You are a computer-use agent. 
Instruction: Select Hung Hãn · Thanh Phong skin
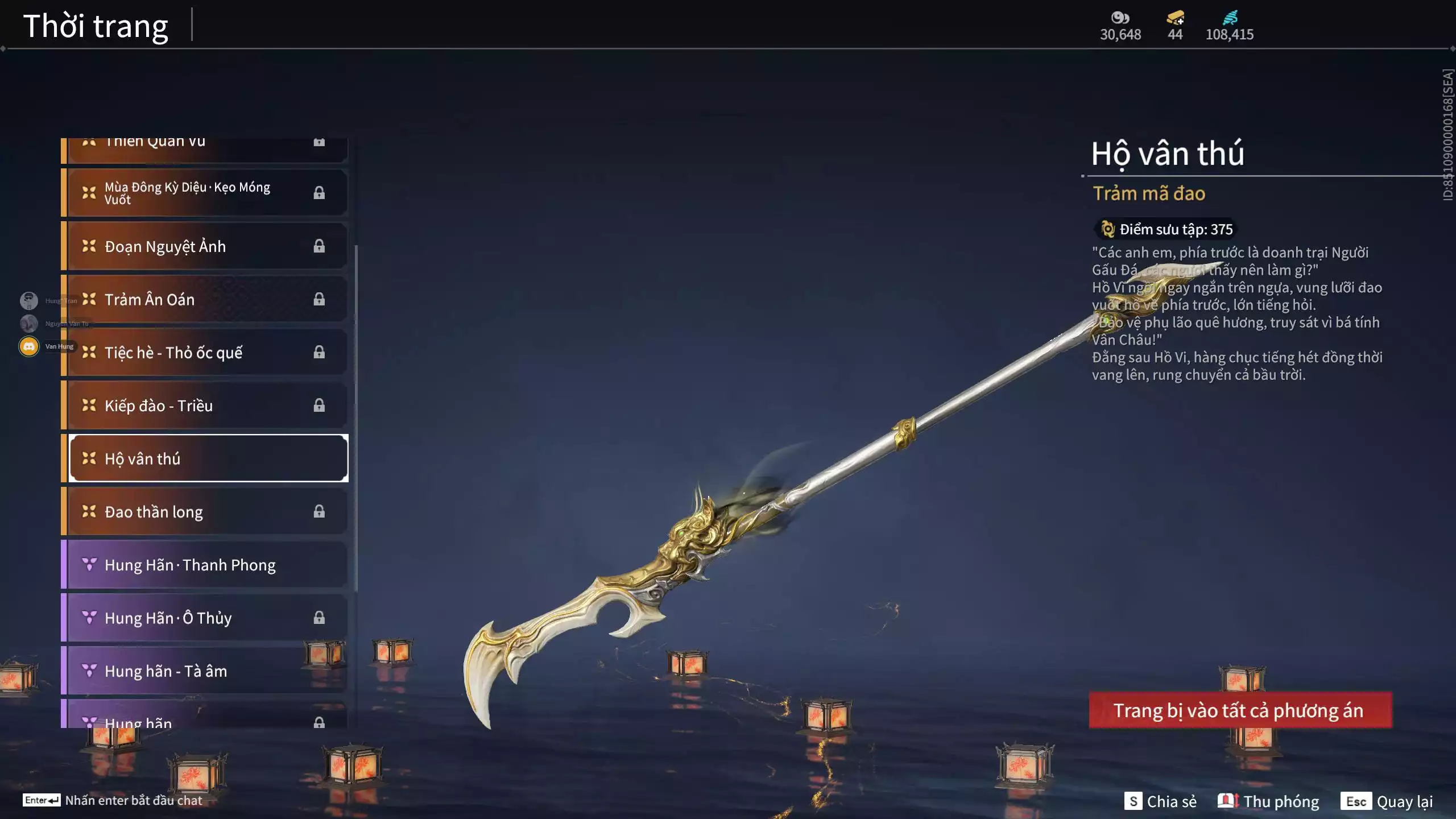pyautogui.click(x=205, y=565)
